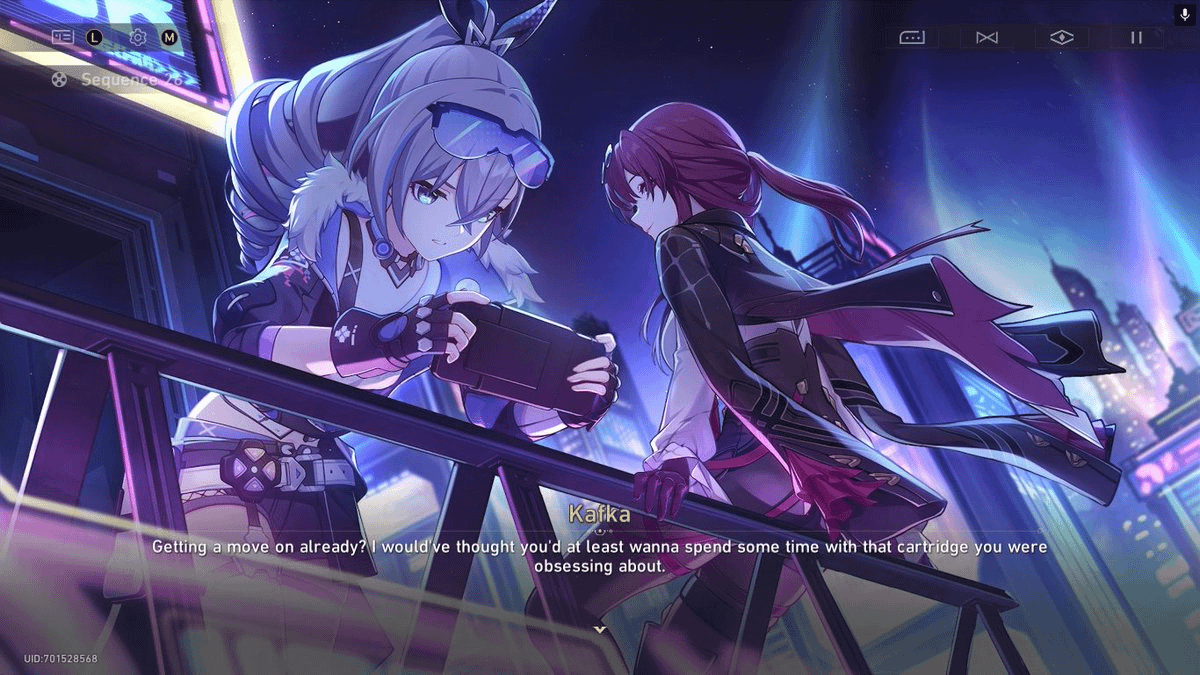Viewport: 1200px width, 675px height.
Task: Advance dialogue with the down arrow
Action: [x=600, y=629]
